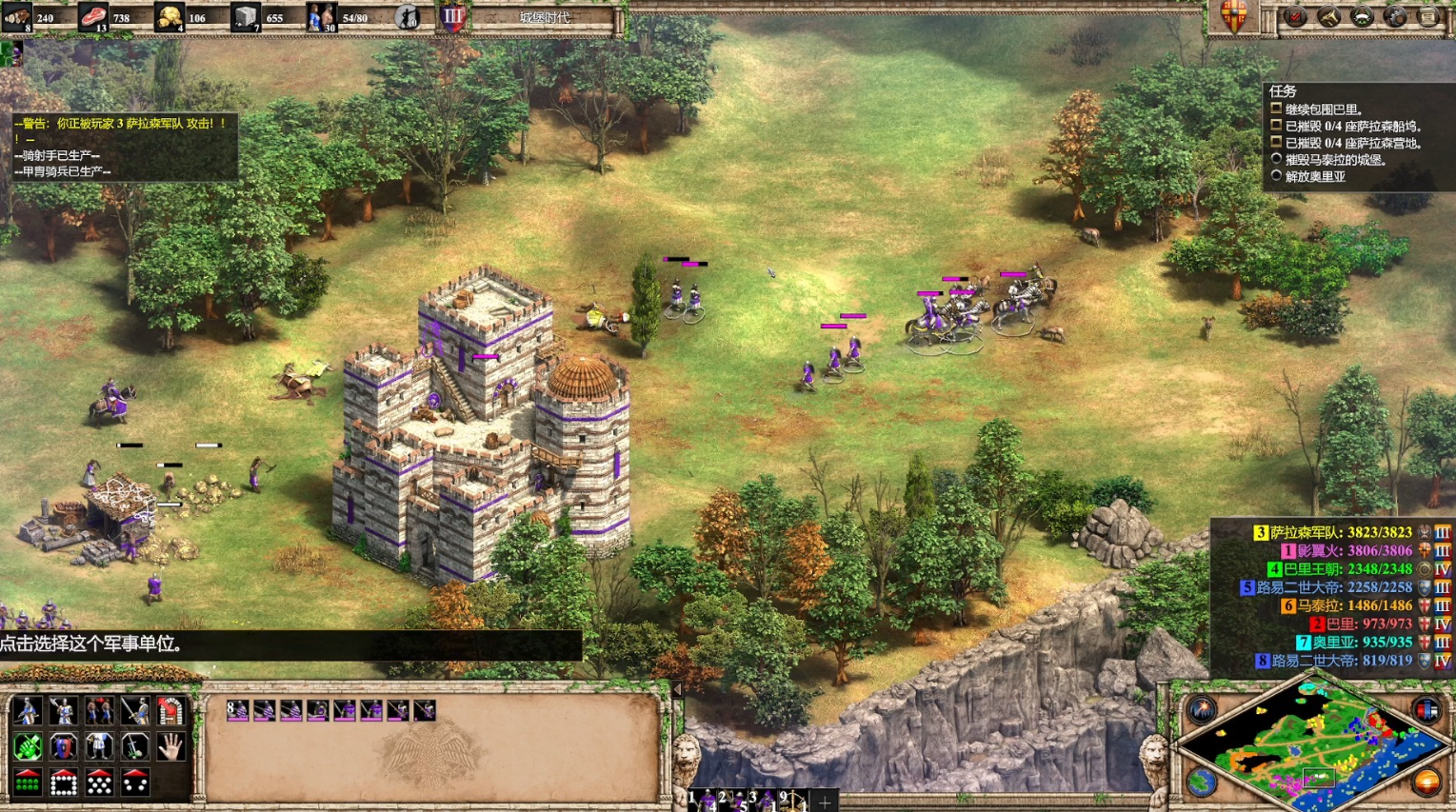This screenshot has width=1456, height=812.
Task: Activate the green fist attack command
Action: point(28,747)
